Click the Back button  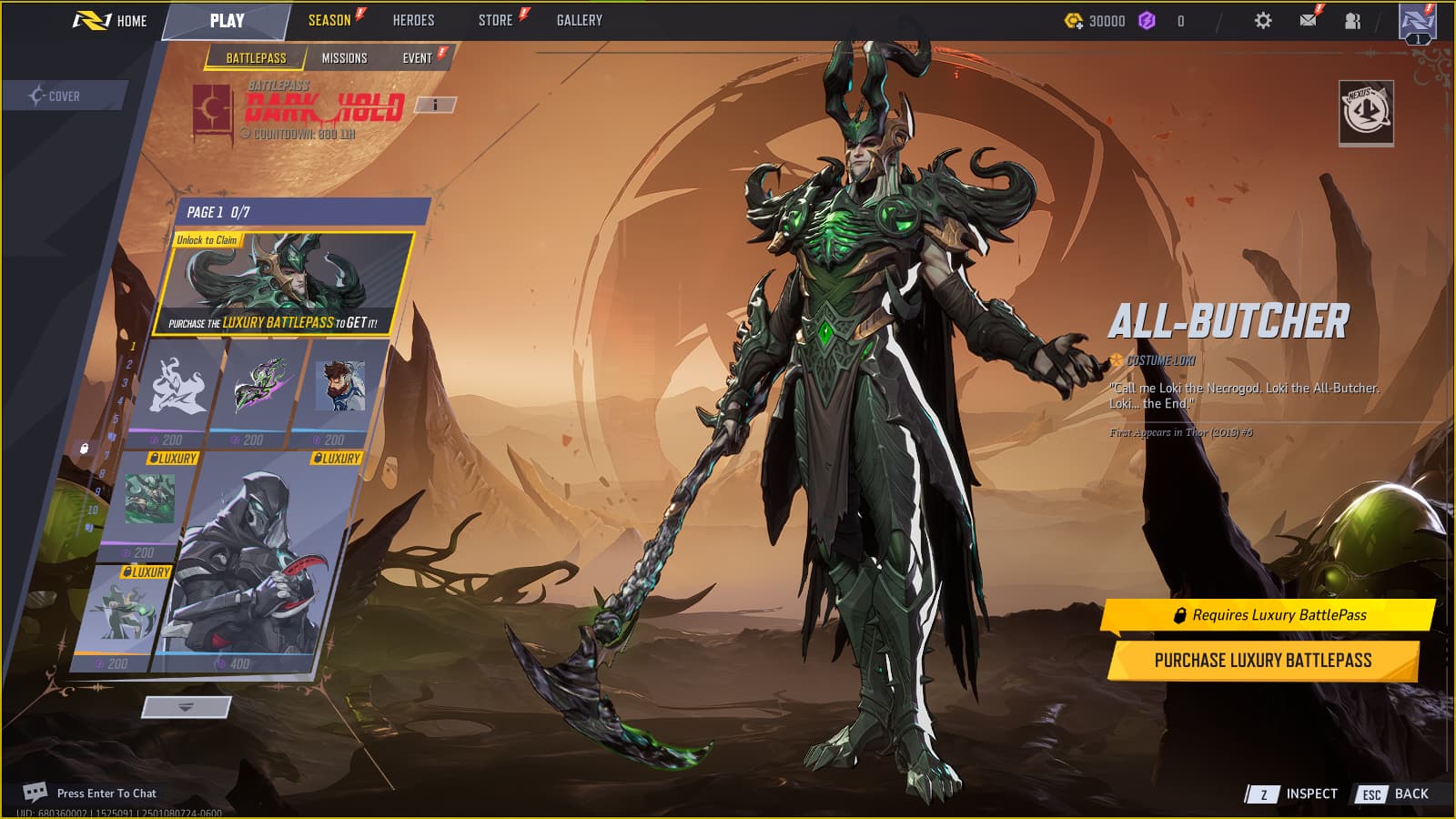tap(1394, 794)
